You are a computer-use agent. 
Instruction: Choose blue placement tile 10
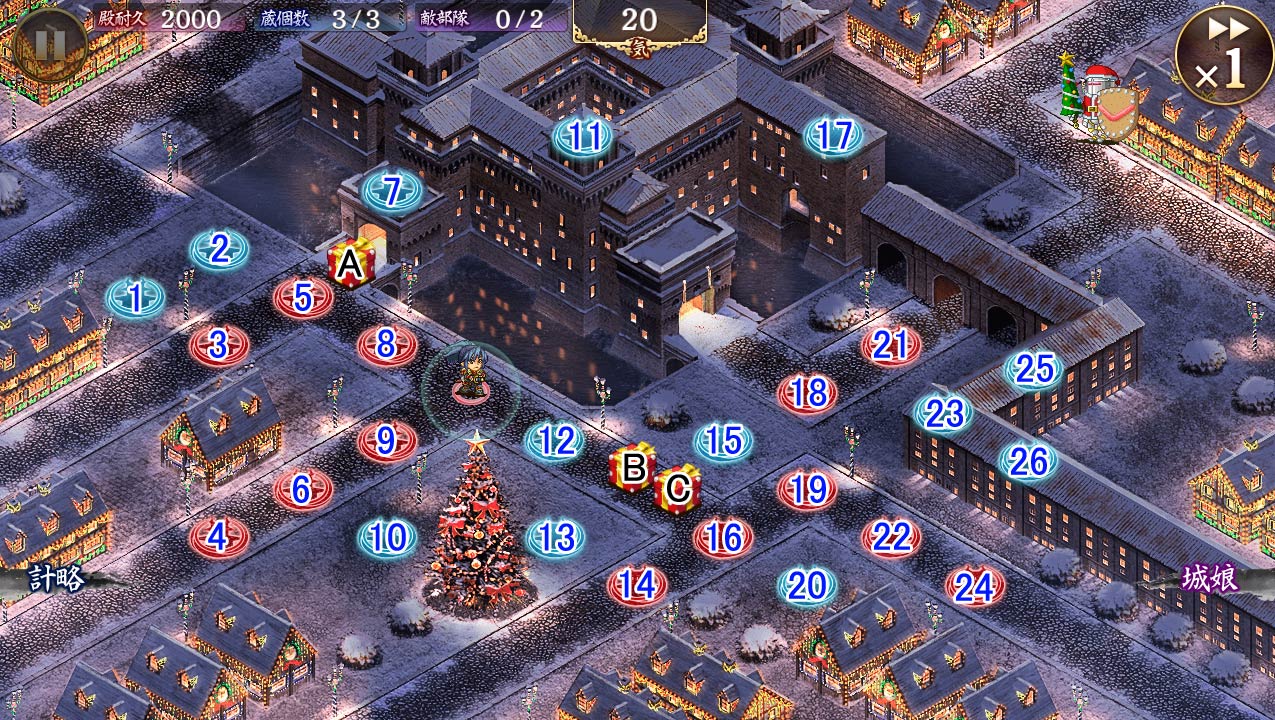387,538
